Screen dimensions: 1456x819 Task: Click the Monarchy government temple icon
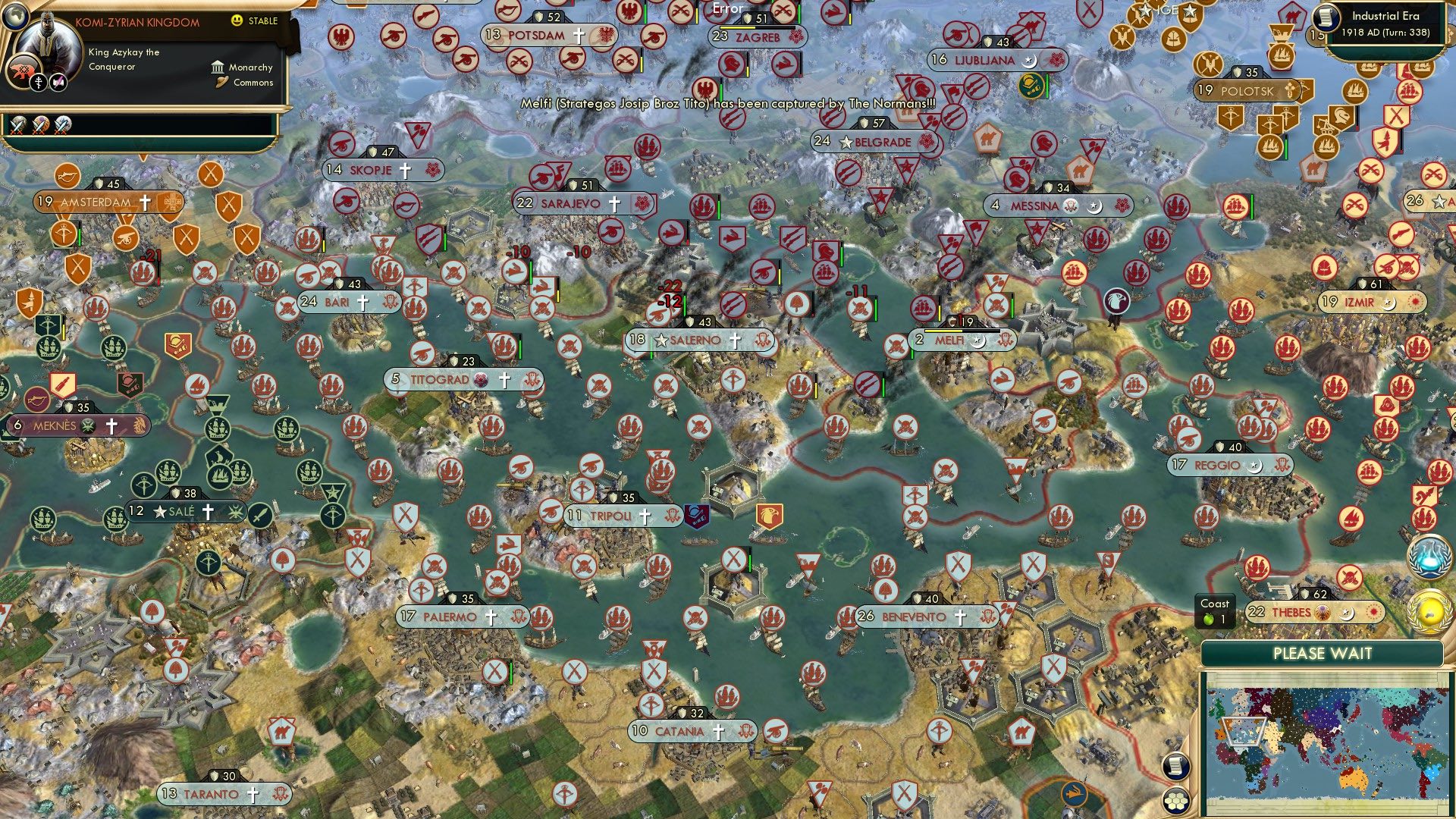point(218,67)
